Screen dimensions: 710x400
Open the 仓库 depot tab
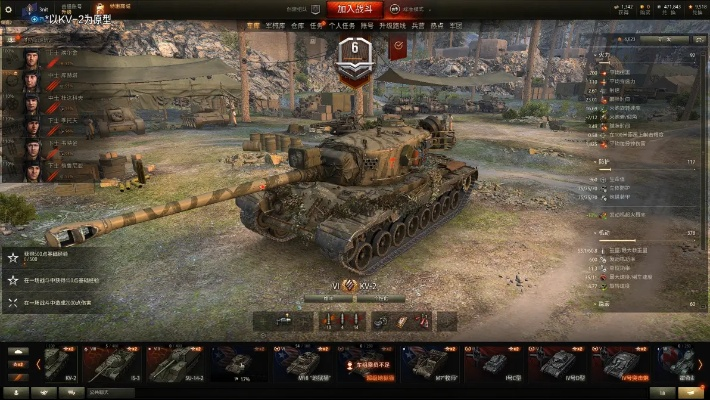click(296, 27)
